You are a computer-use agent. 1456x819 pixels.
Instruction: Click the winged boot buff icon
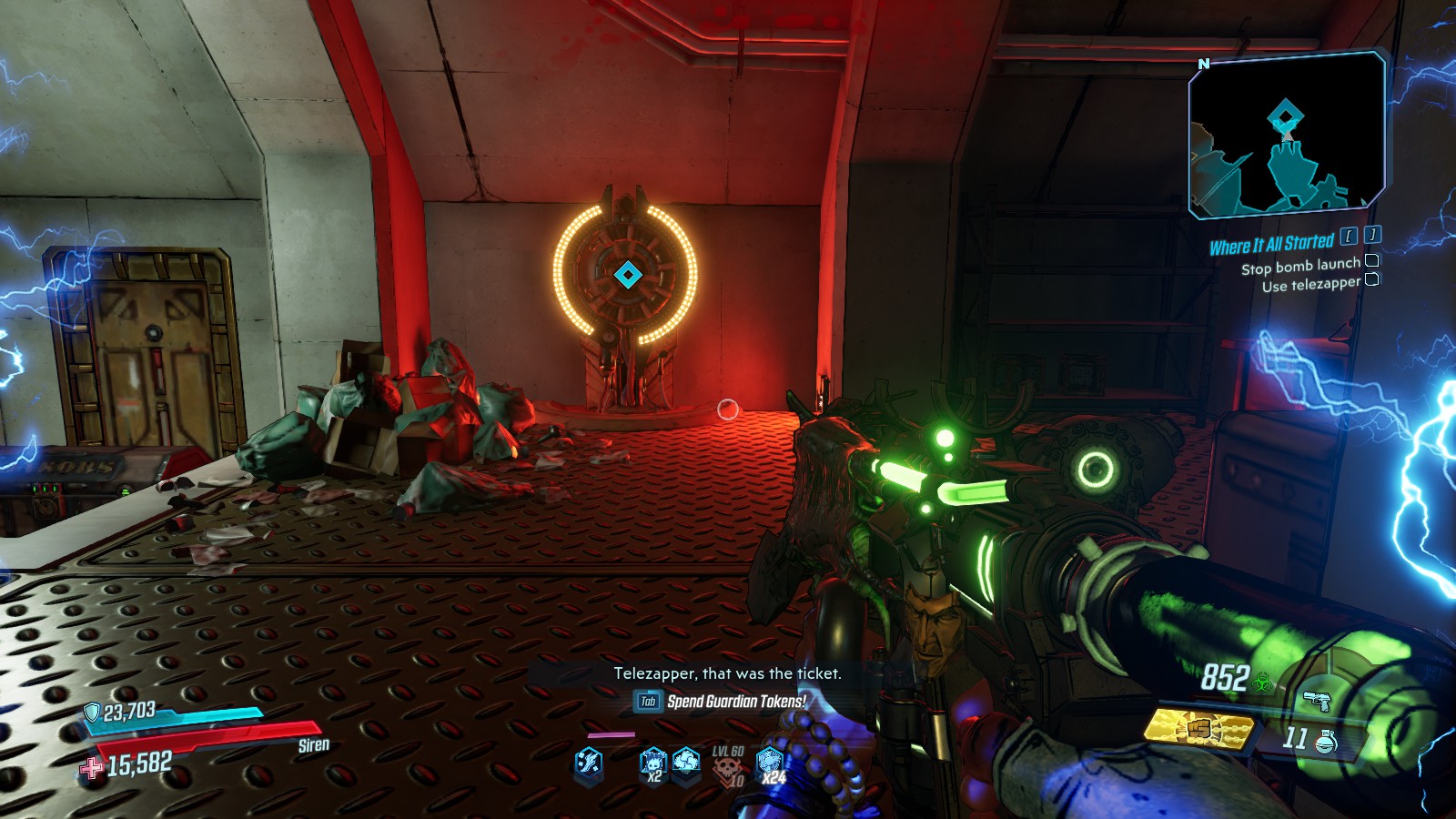(589, 762)
